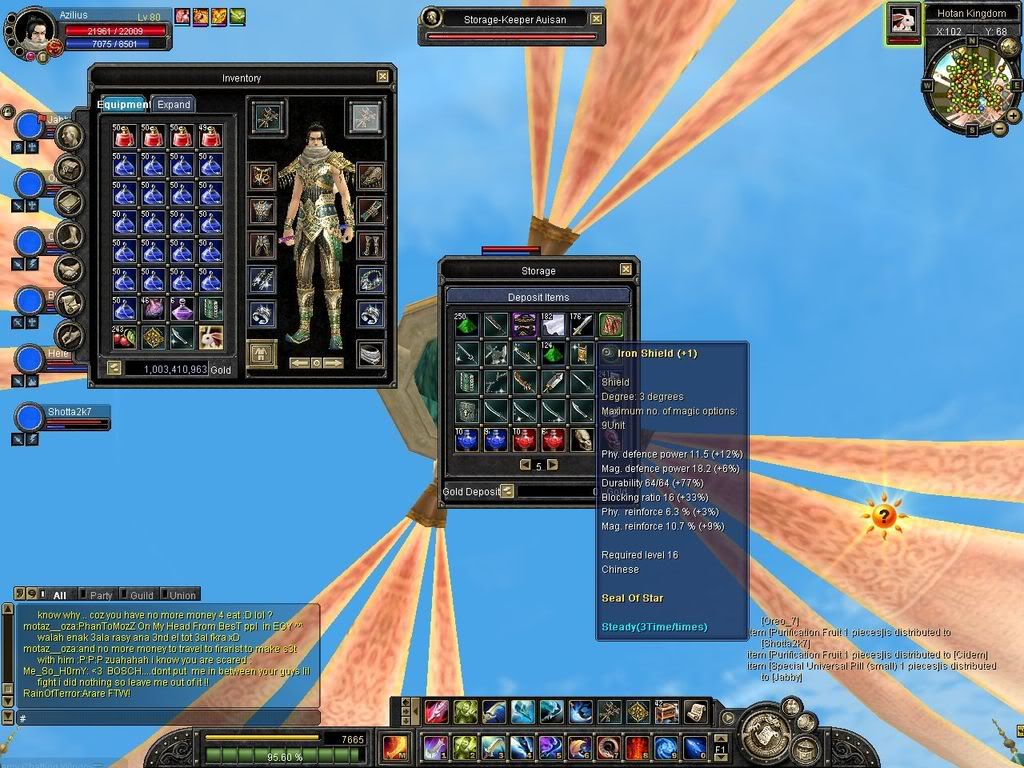Close the Inventory window
The width and height of the screenshot is (1024, 768).
[383, 76]
